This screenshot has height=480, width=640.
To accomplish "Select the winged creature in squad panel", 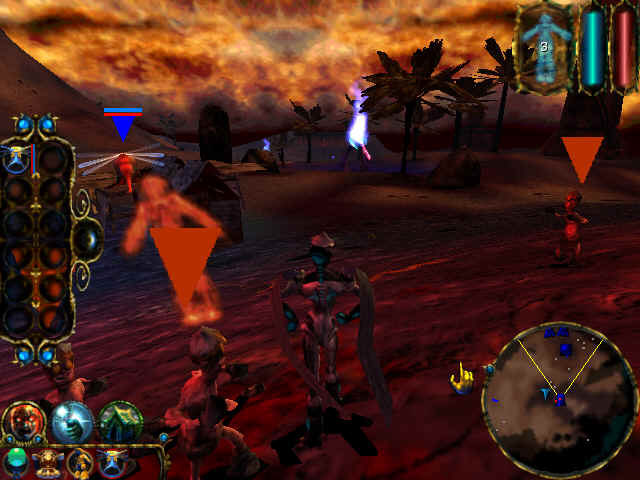I will pyautogui.click(x=18, y=157).
